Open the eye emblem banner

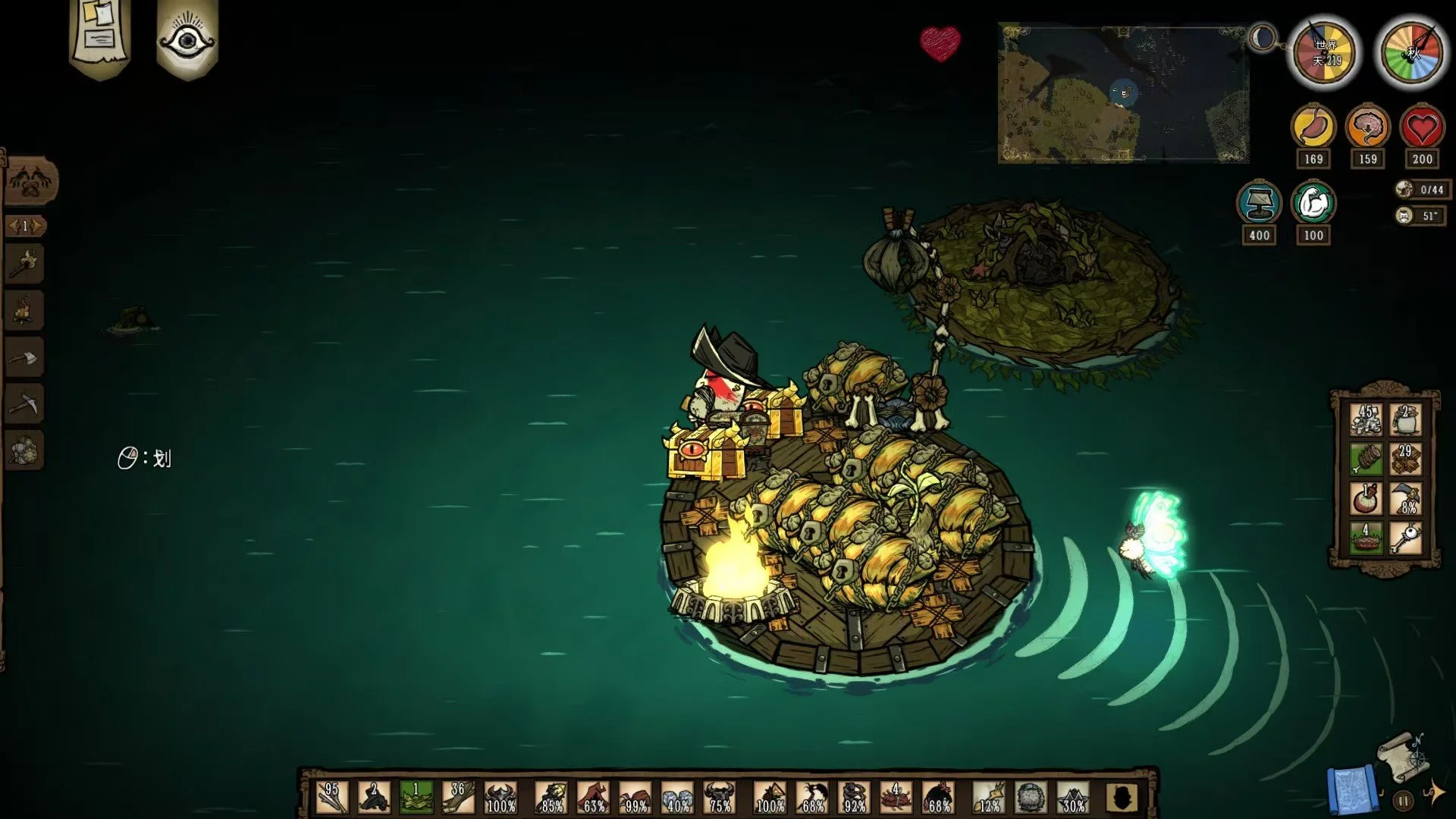pyautogui.click(x=187, y=38)
